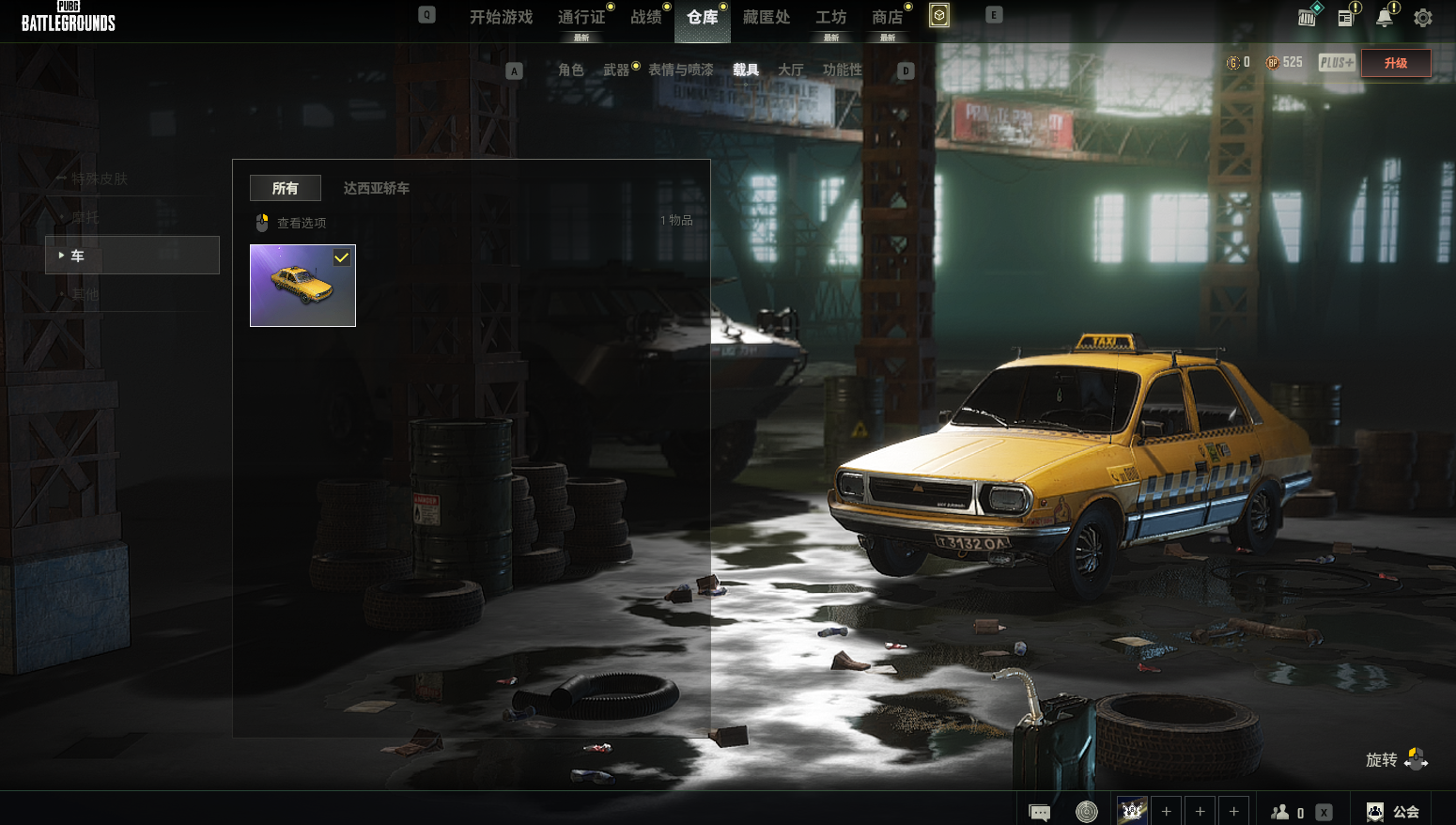Open the 战绩 career stats page
Image resolution: width=1456 pixels, height=825 pixels.
pyautogui.click(x=646, y=18)
